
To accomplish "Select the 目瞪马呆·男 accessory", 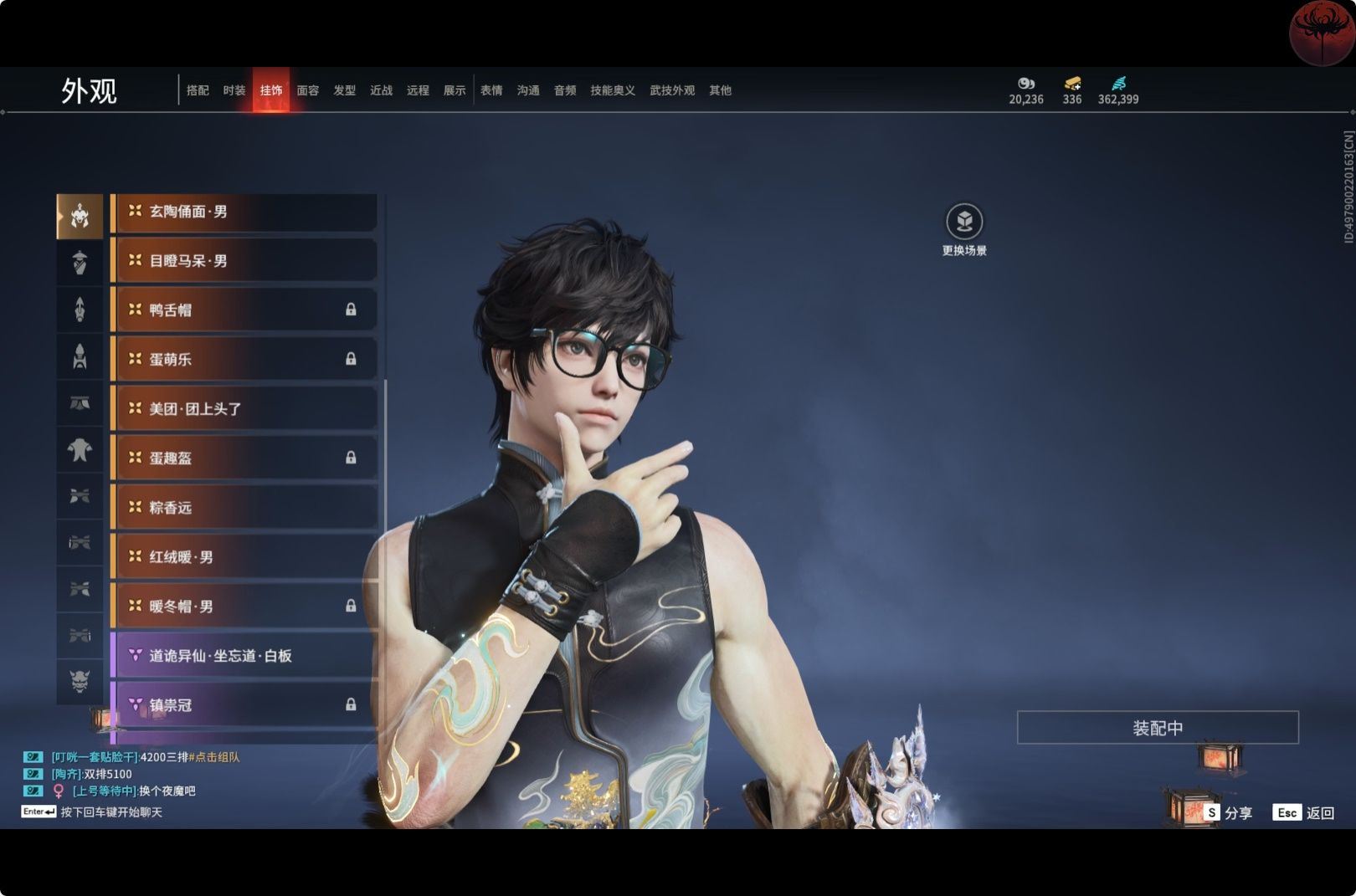I will tap(244, 261).
